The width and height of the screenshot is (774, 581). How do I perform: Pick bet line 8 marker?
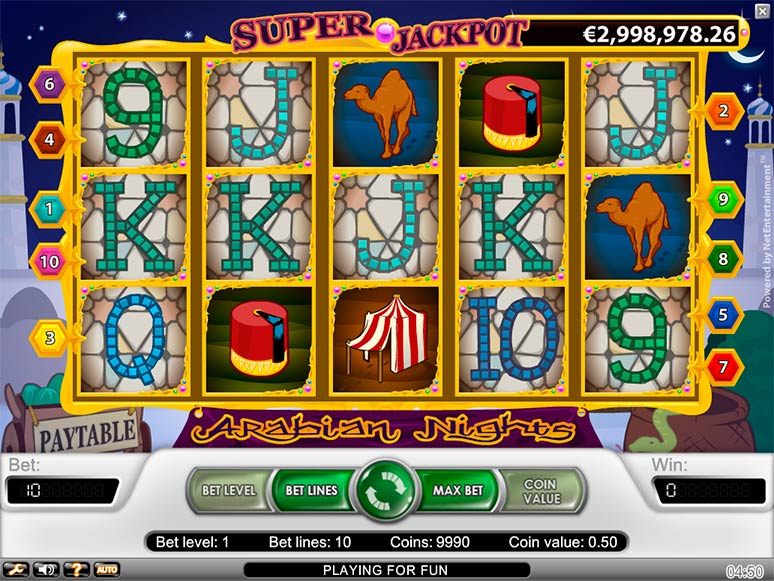(724, 259)
